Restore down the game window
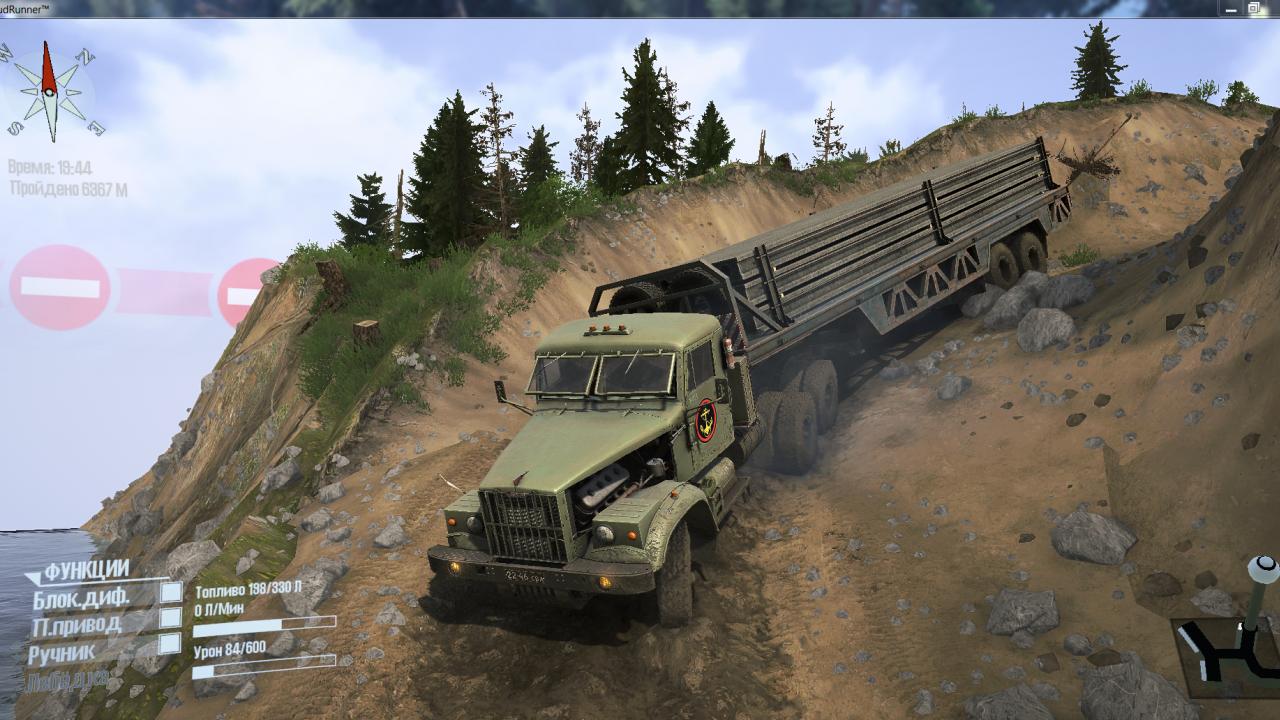The image size is (1280, 720). [x=1253, y=8]
